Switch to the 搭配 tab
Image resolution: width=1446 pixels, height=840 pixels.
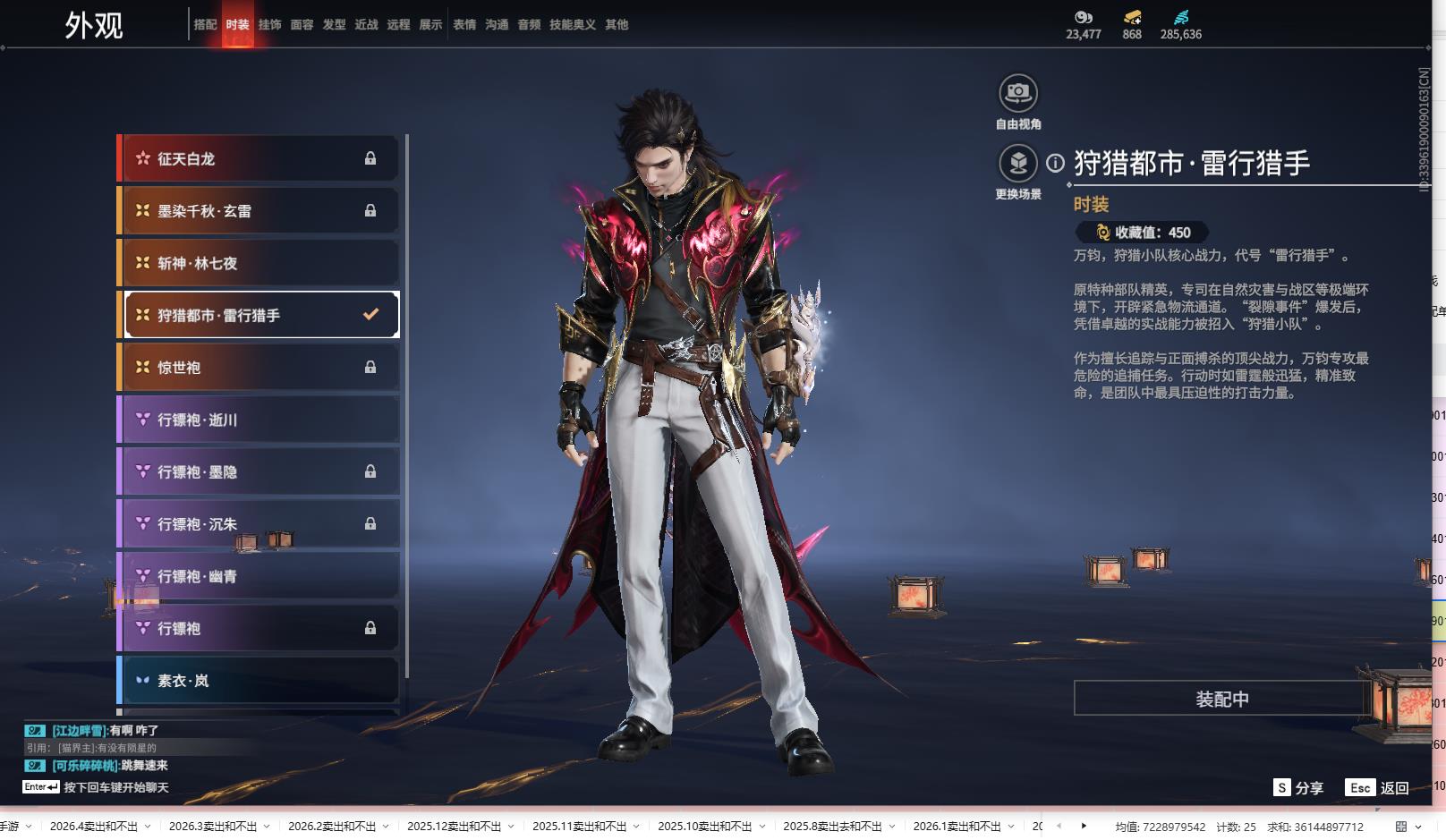(205, 25)
